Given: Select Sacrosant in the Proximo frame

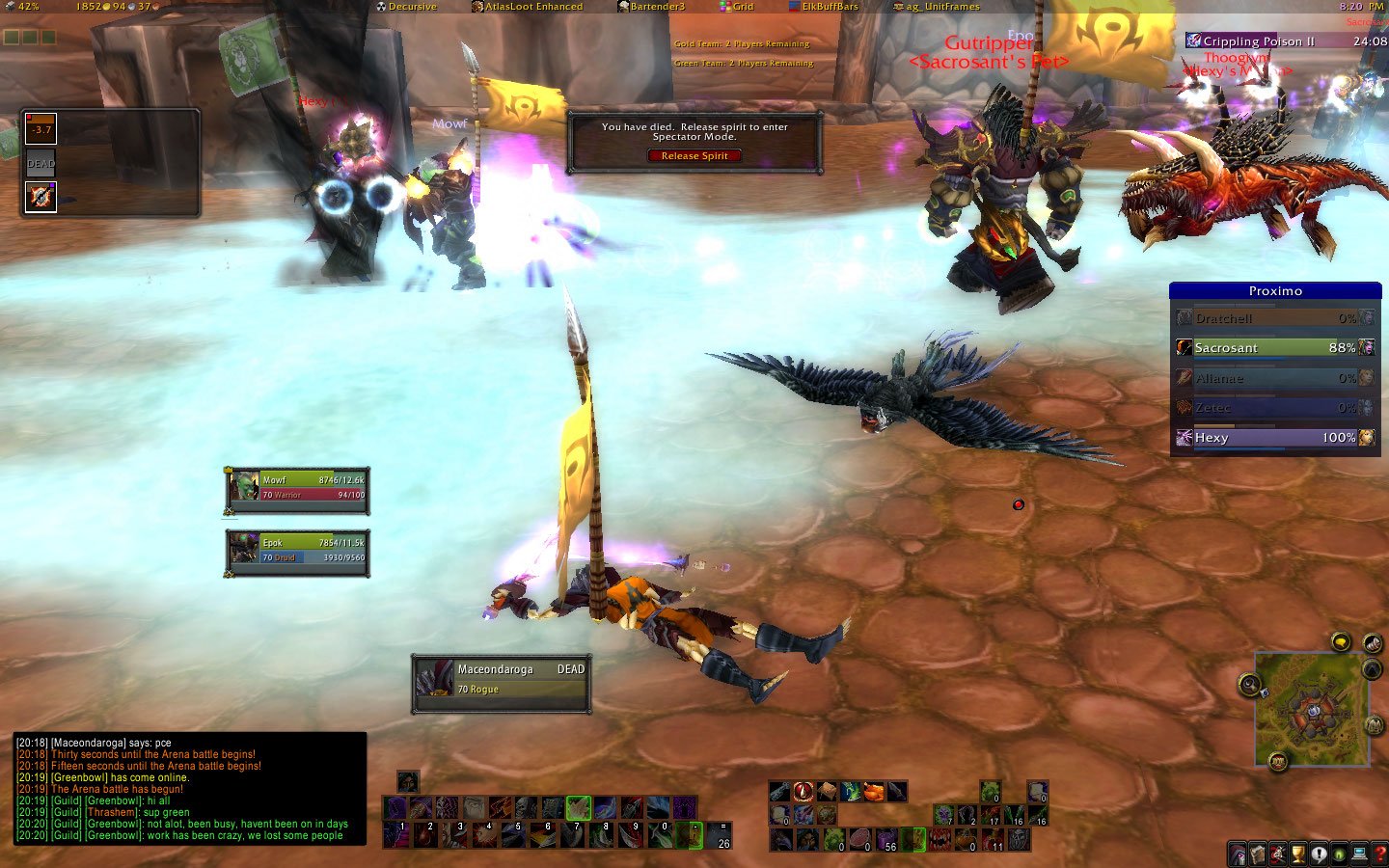Looking at the screenshot, I should (1275, 347).
